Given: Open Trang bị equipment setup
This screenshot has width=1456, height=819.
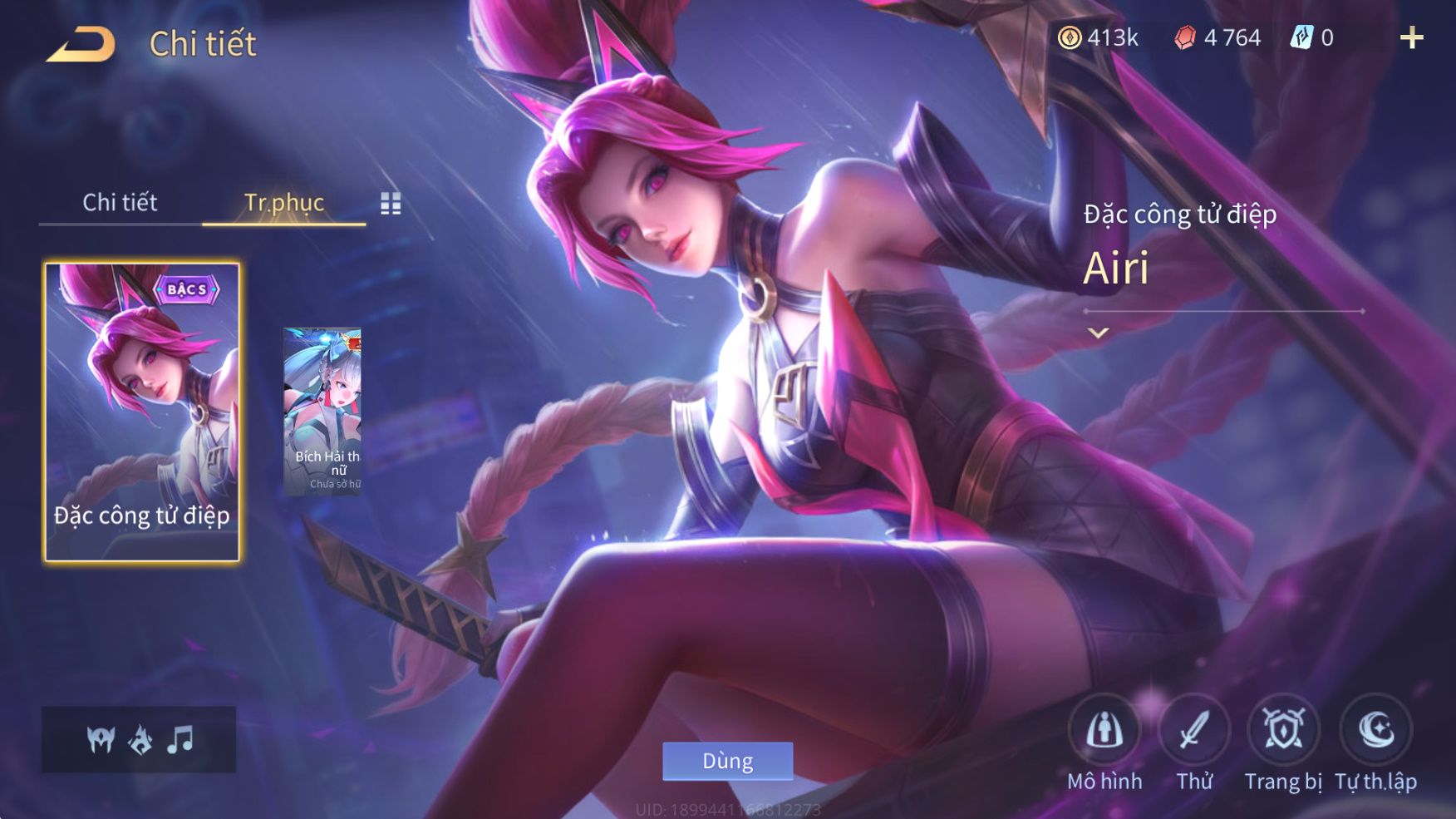Looking at the screenshot, I should [x=1283, y=732].
